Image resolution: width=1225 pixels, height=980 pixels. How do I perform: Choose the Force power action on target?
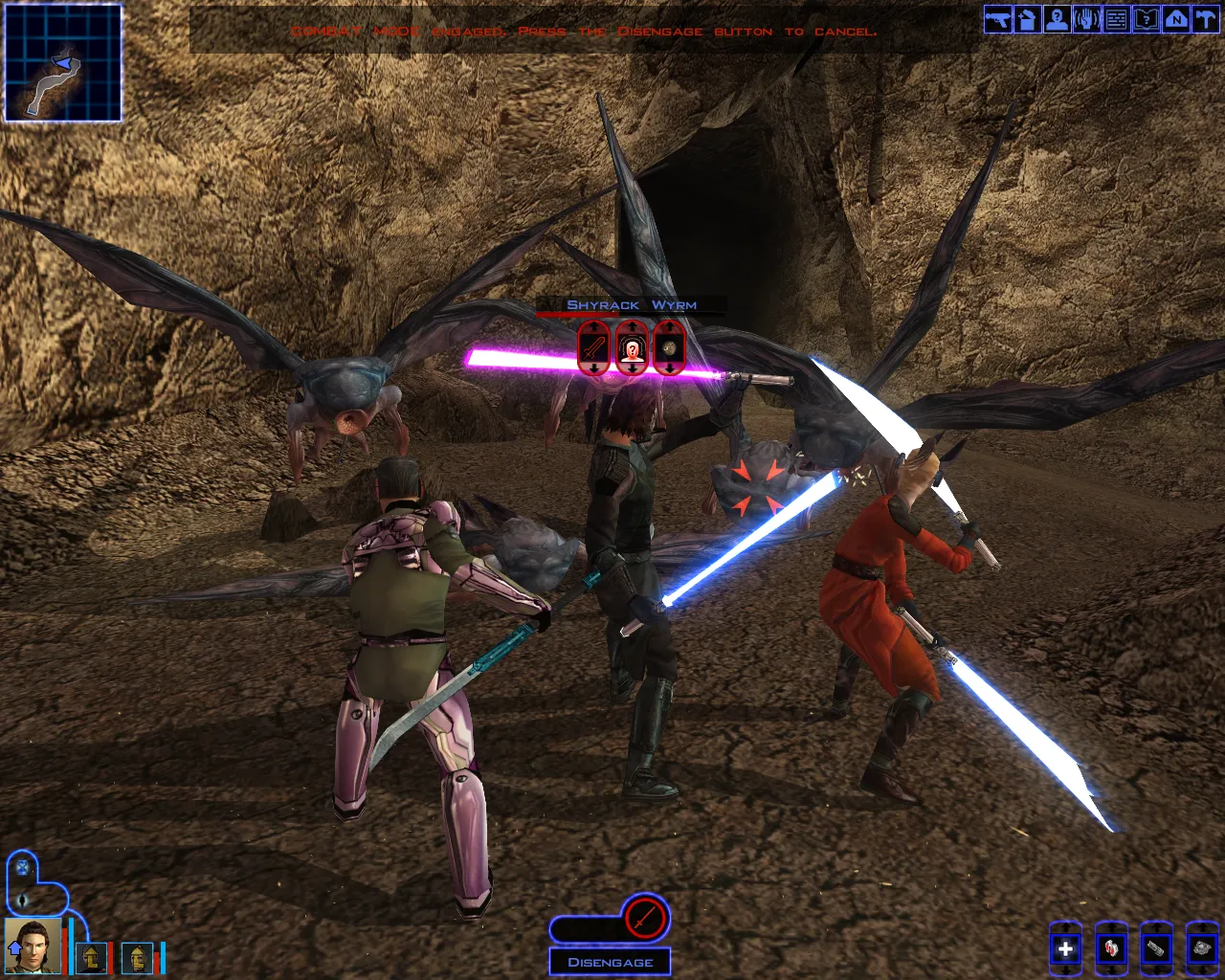click(632, 347)
